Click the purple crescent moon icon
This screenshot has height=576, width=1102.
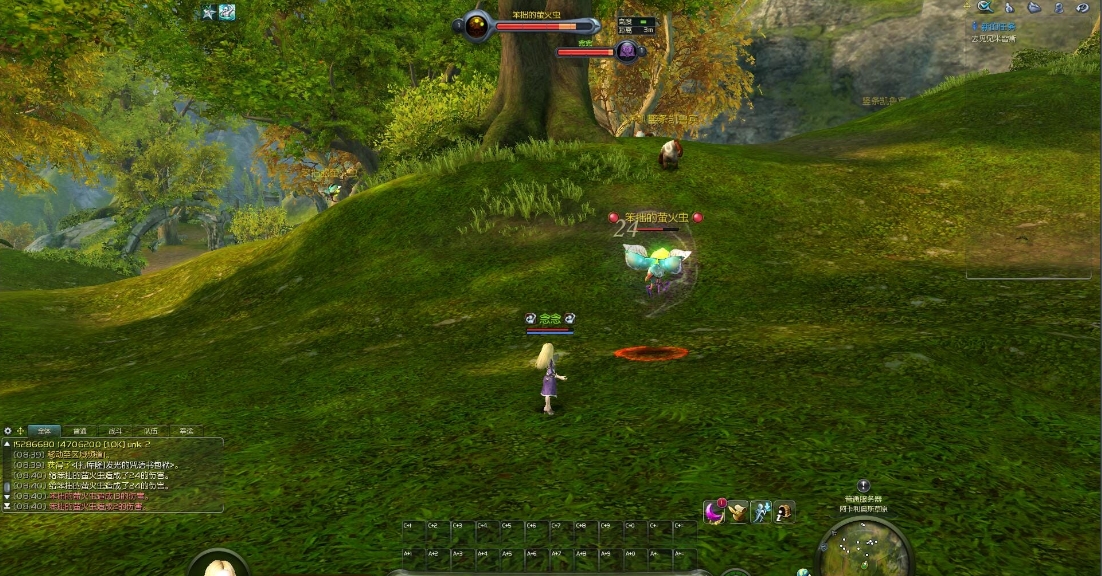coord(714,512)
